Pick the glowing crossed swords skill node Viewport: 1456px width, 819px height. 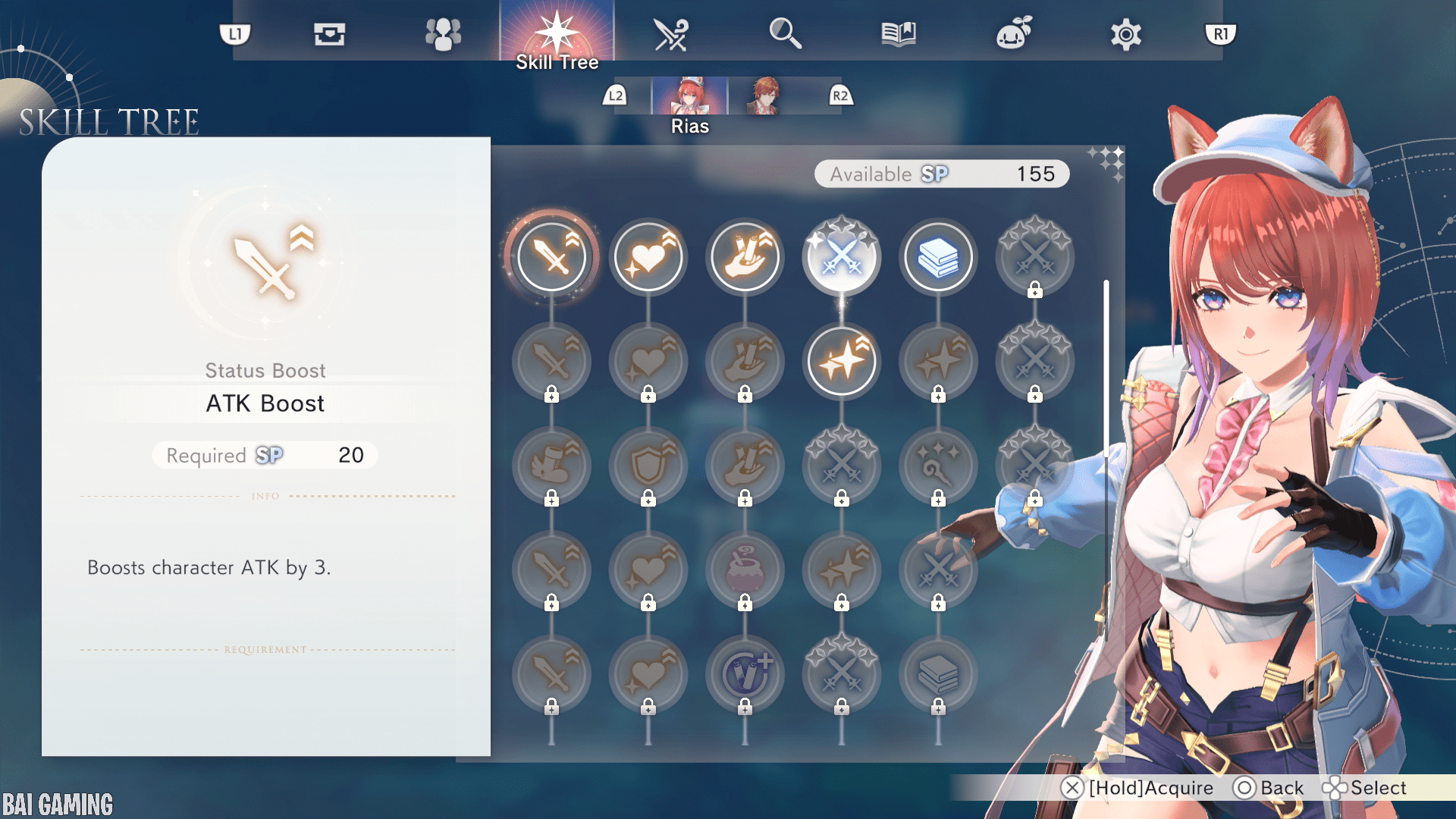coord(842,257)
